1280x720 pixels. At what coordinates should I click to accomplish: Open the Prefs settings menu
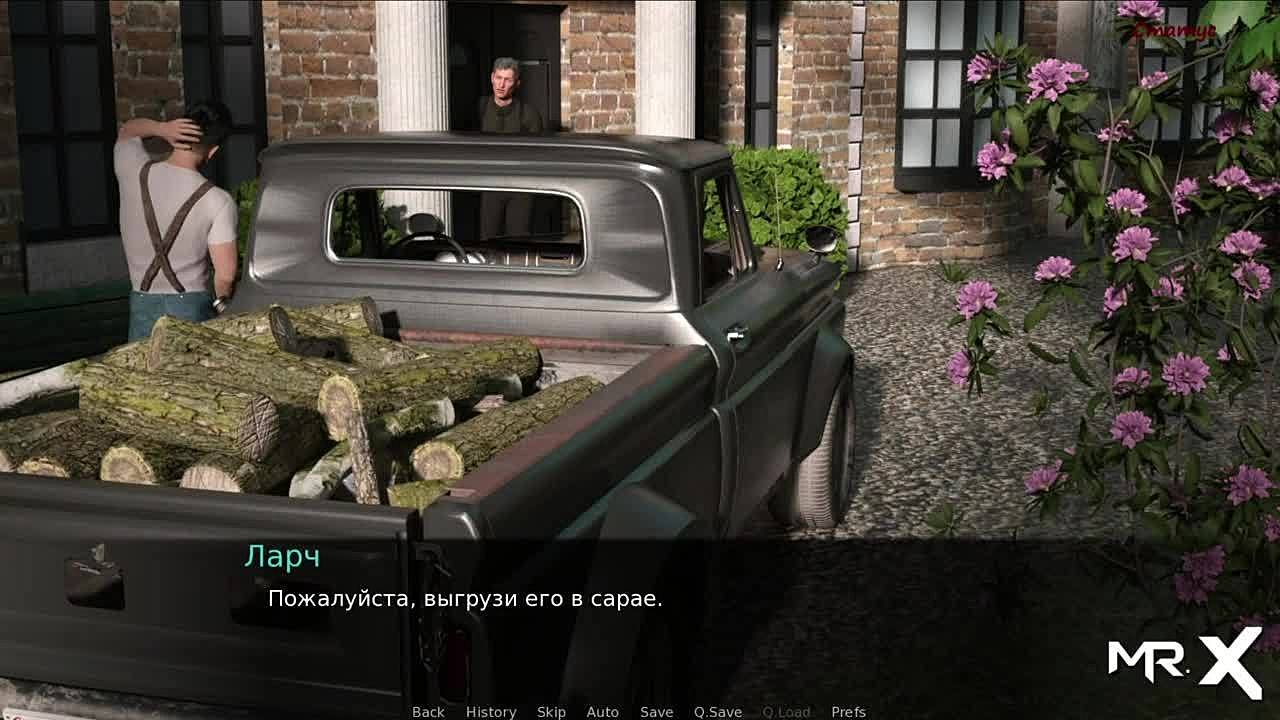click(848, 712)
